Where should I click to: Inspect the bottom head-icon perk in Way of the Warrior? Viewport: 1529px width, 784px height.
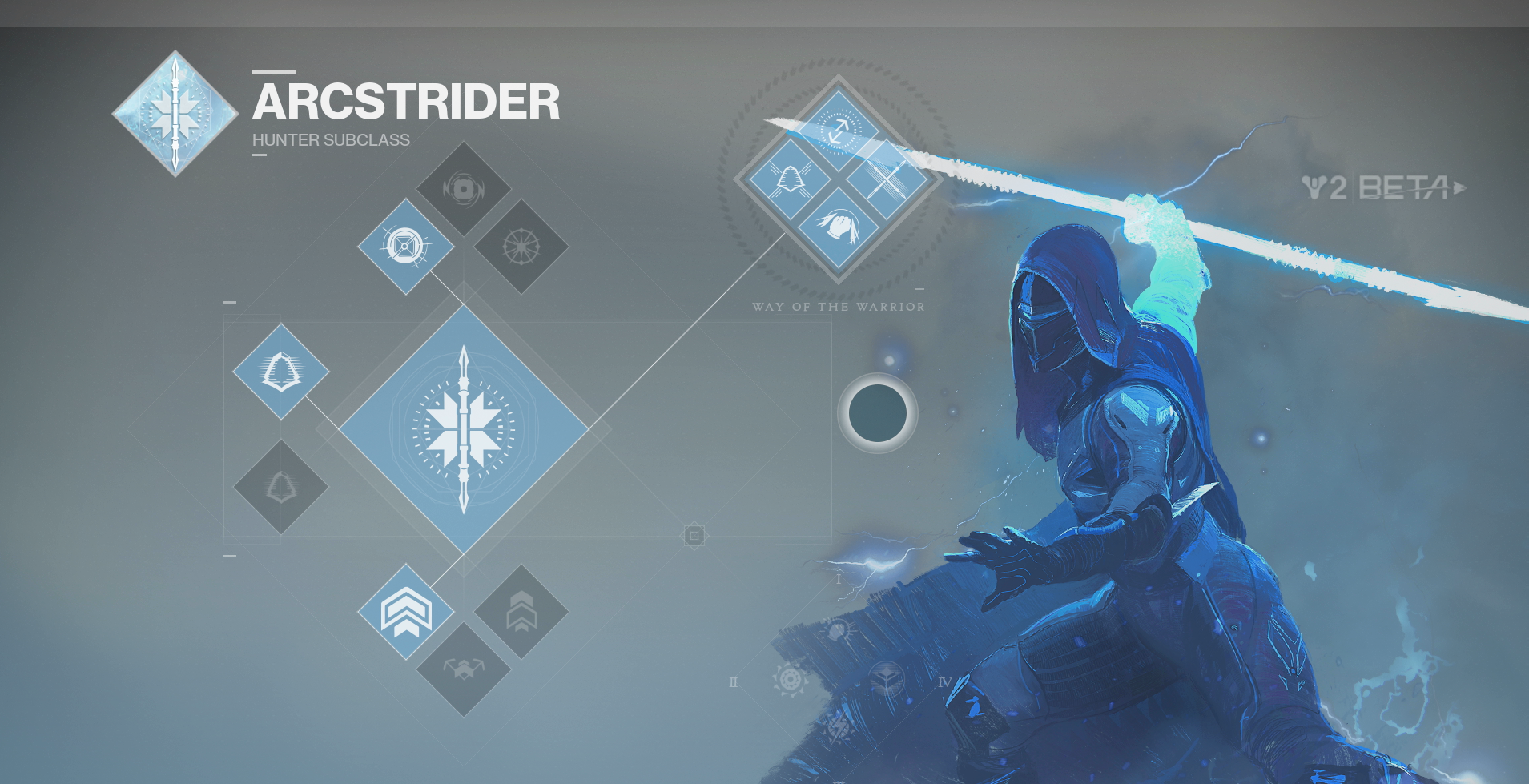(x=838, y=227)
